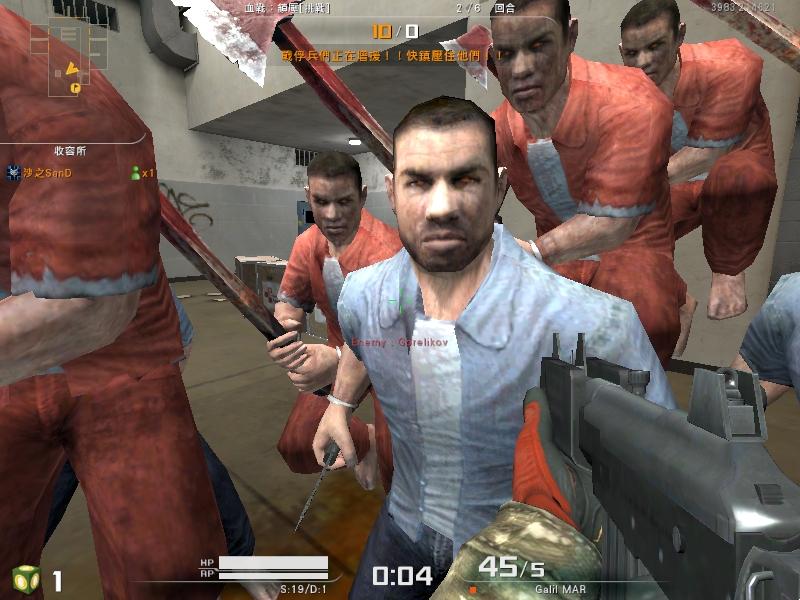This screenshot has height=600, width=800.
Task: Select the 沙之SanD player entry
Action: (47, 173)
